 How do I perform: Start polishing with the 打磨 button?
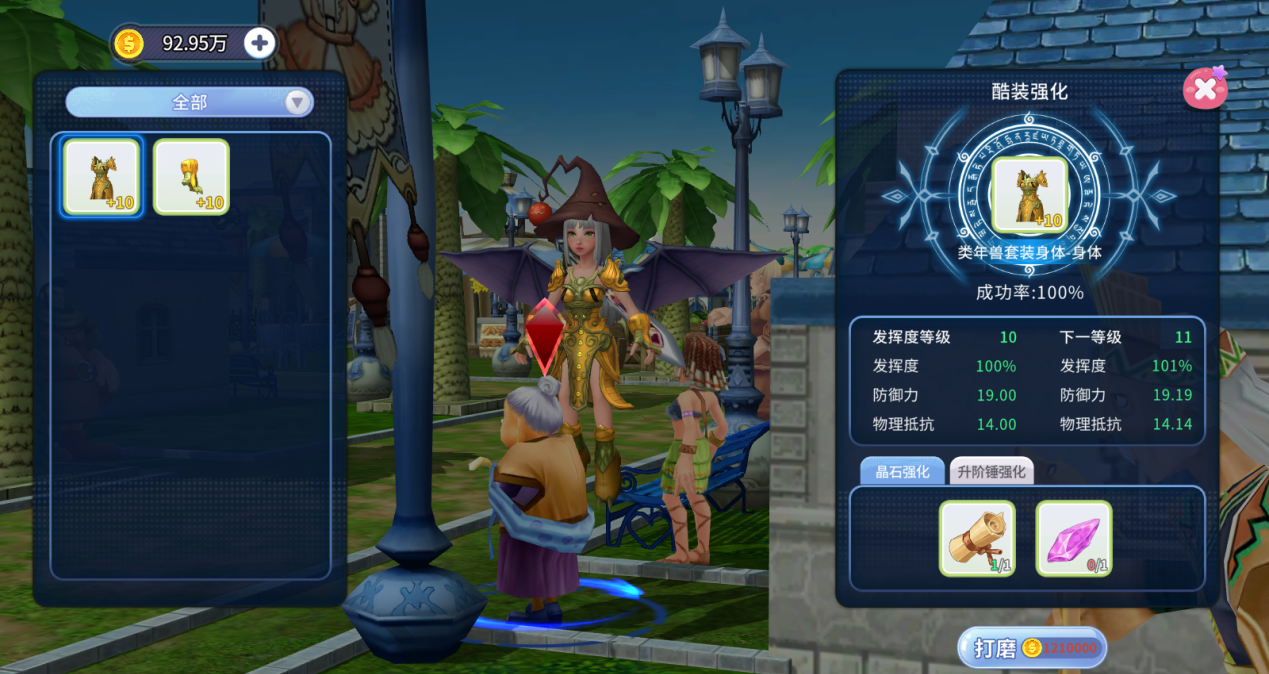click(x=1032, y=648)
